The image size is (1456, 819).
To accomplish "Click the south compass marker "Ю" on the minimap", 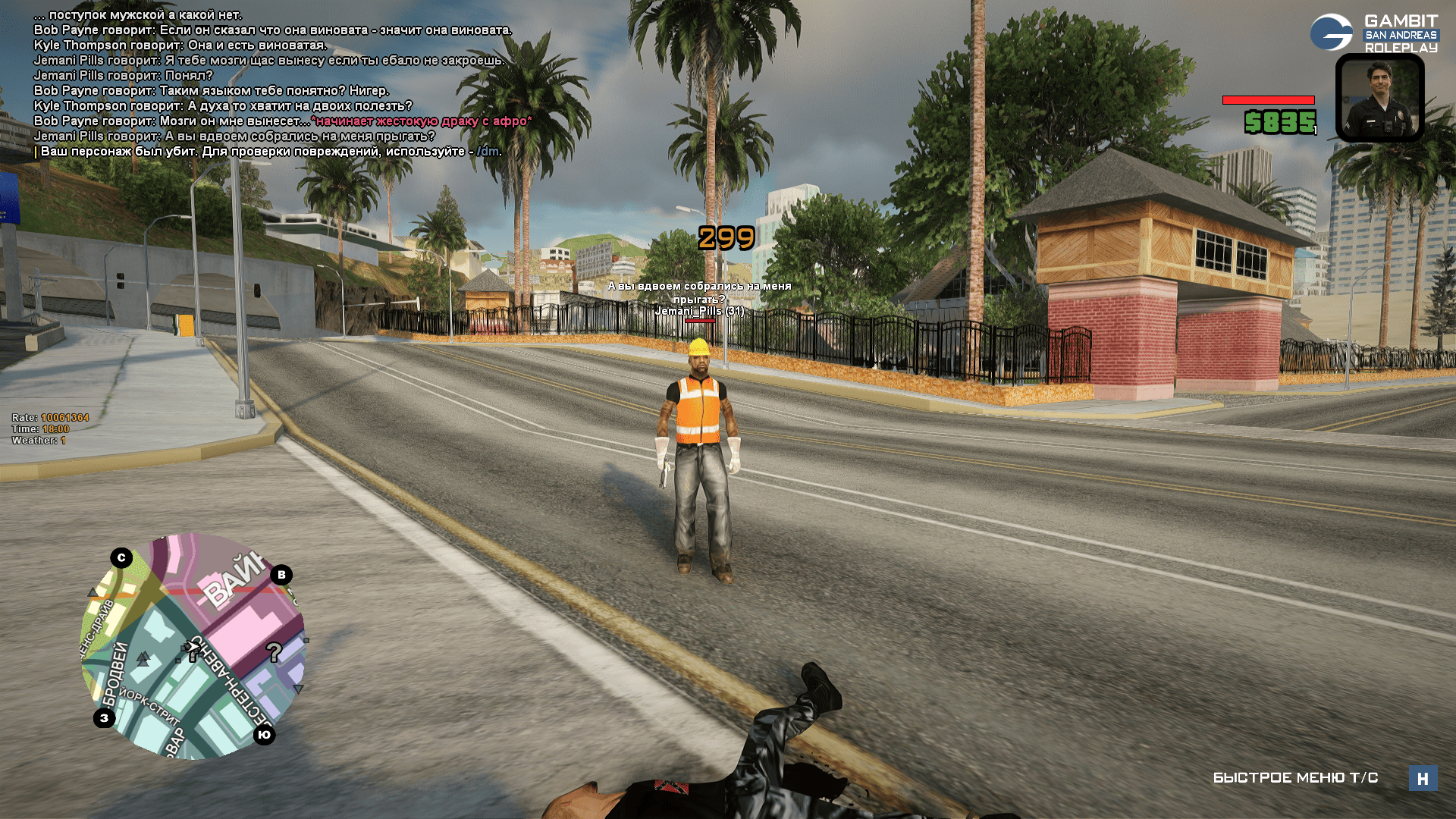I will [264, 735].
